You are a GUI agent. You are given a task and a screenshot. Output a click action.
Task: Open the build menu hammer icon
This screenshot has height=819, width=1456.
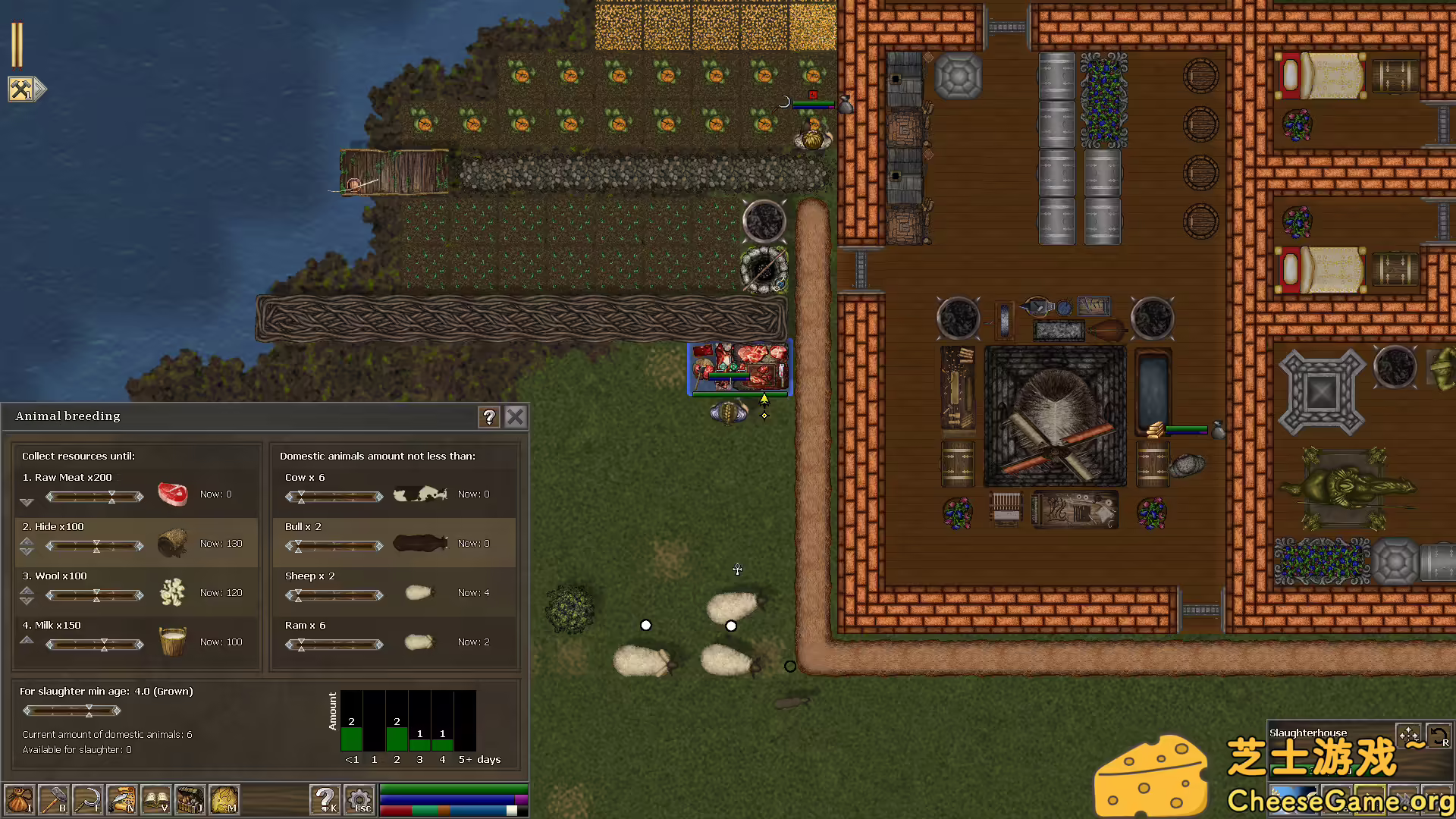(x=53, y=799)
